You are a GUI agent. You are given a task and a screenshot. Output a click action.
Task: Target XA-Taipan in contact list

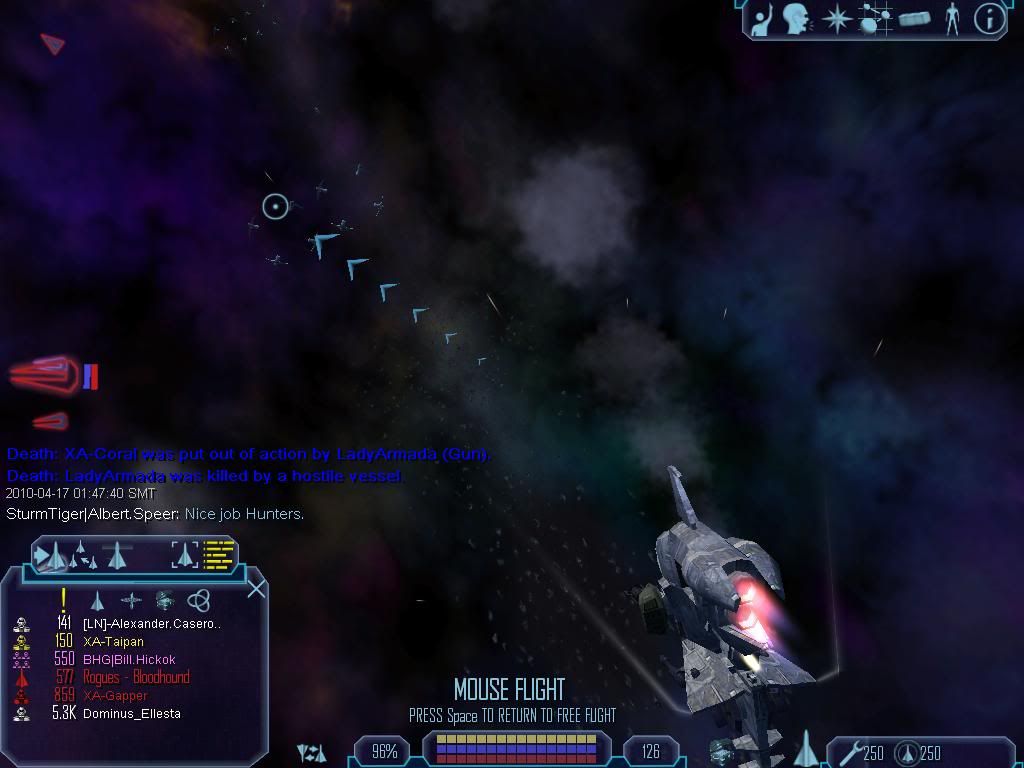click(113, 641)
